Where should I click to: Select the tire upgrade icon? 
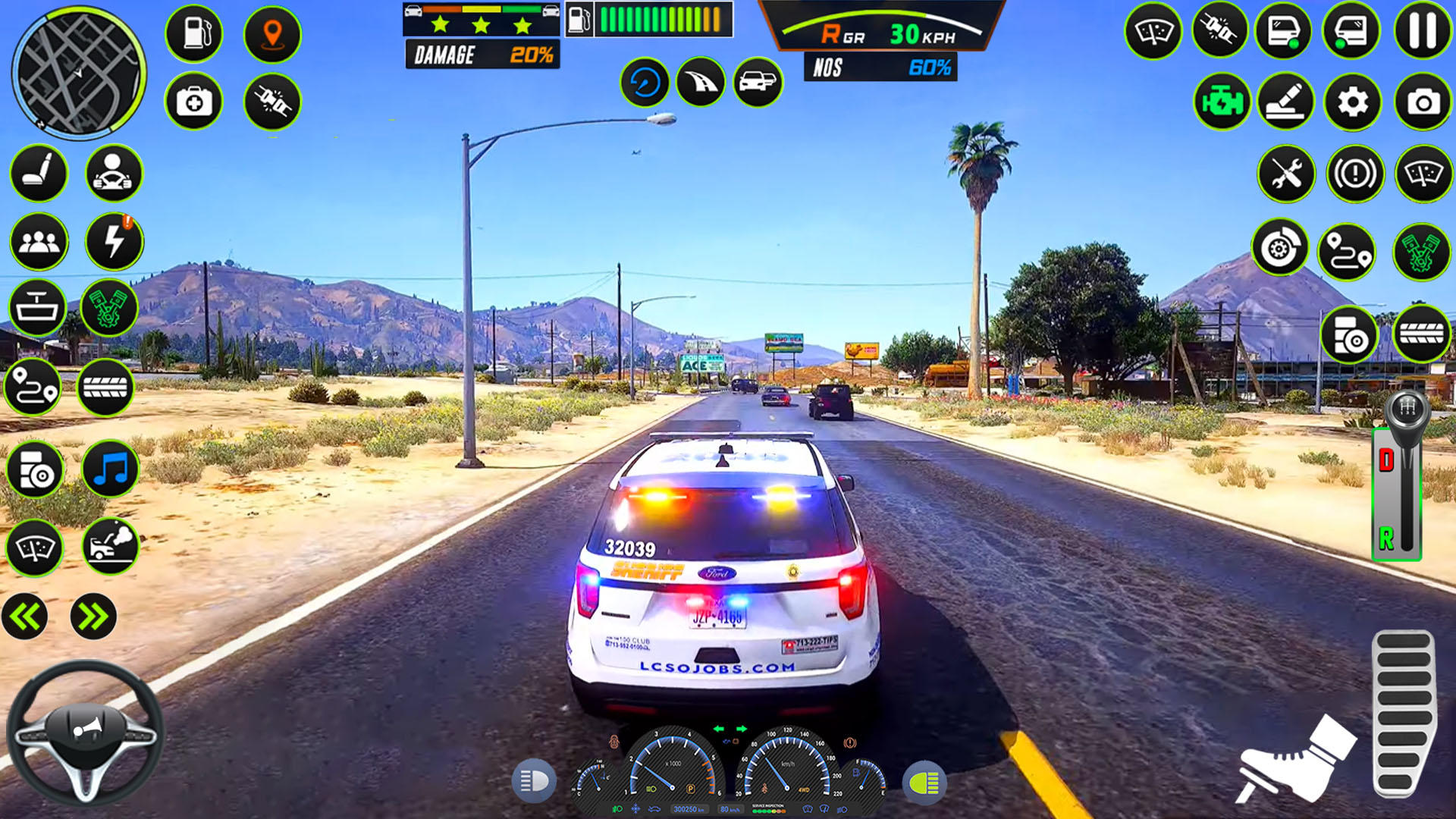(105, 386)
